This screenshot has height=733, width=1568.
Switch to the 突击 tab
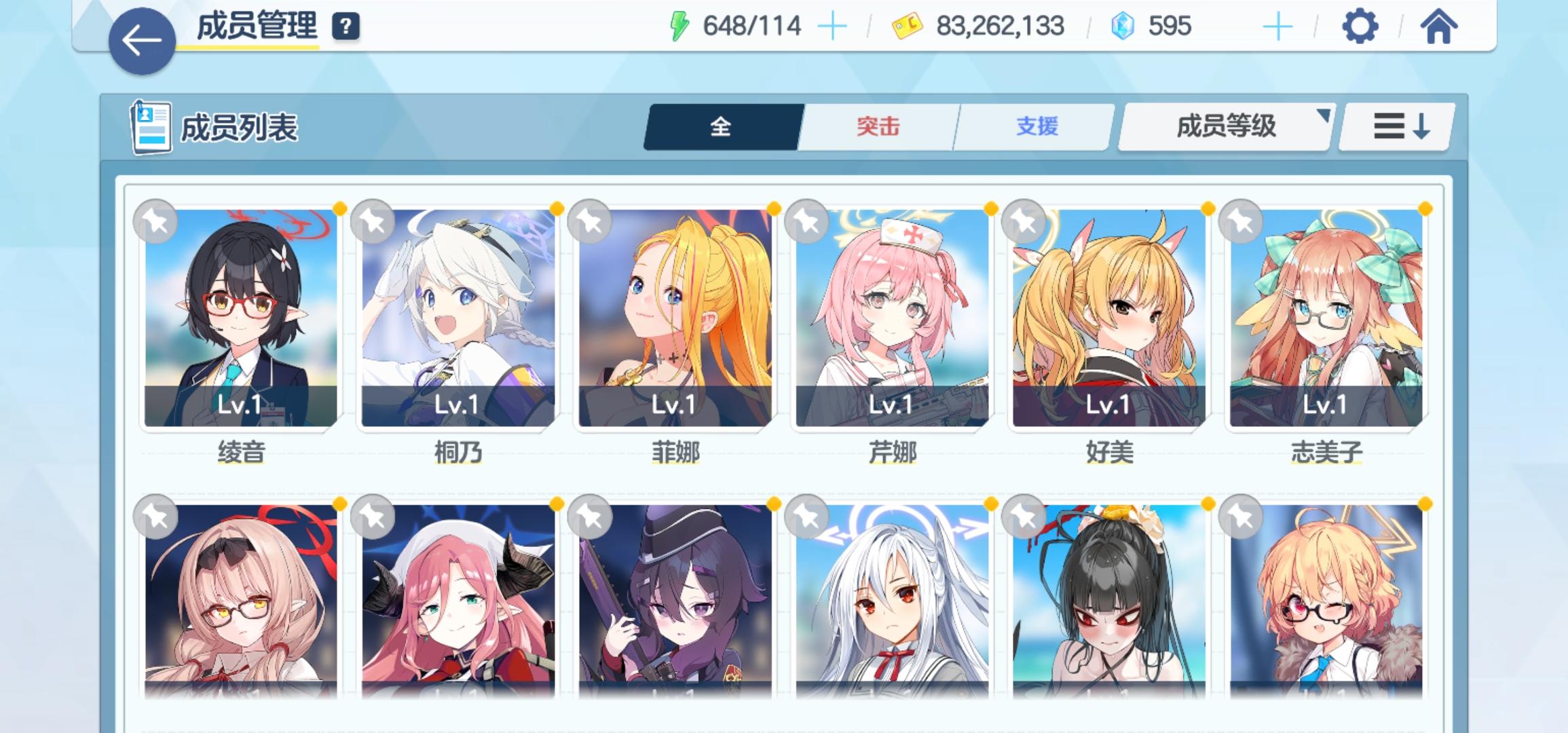[878, 126]
